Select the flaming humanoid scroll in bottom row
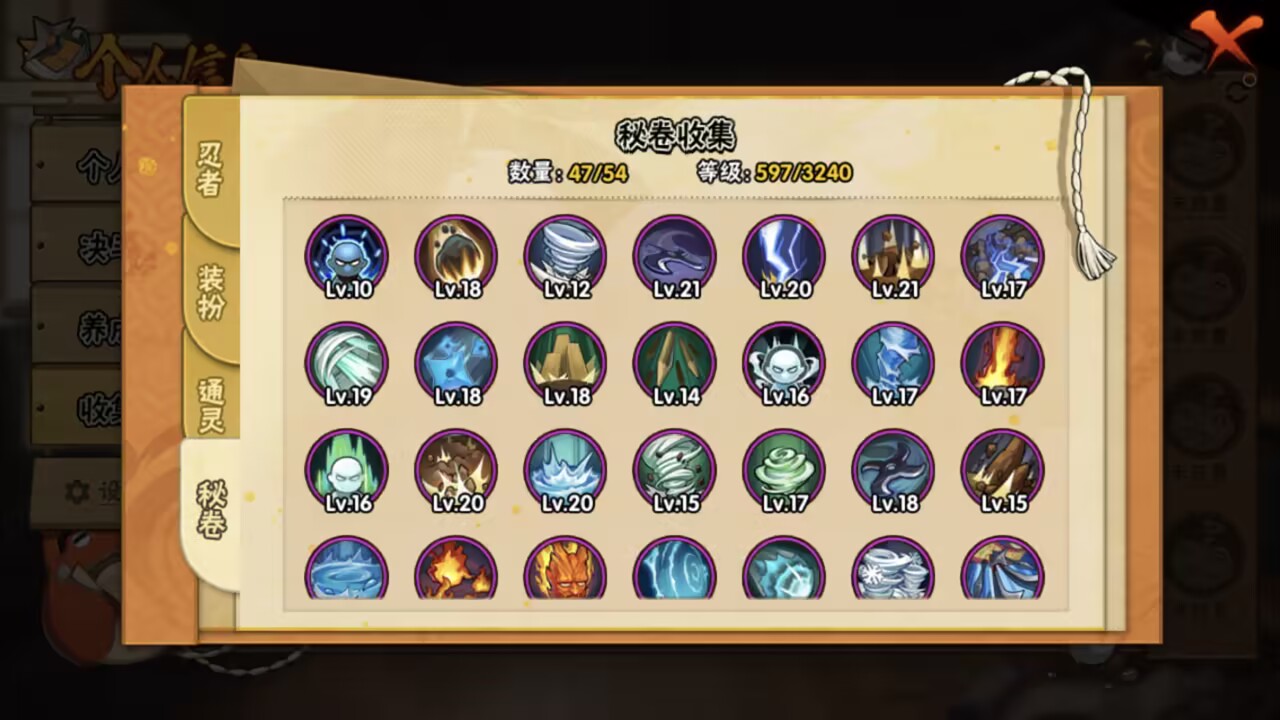The width and height of the screenshot is (1280, 720). tap(565, 570)
